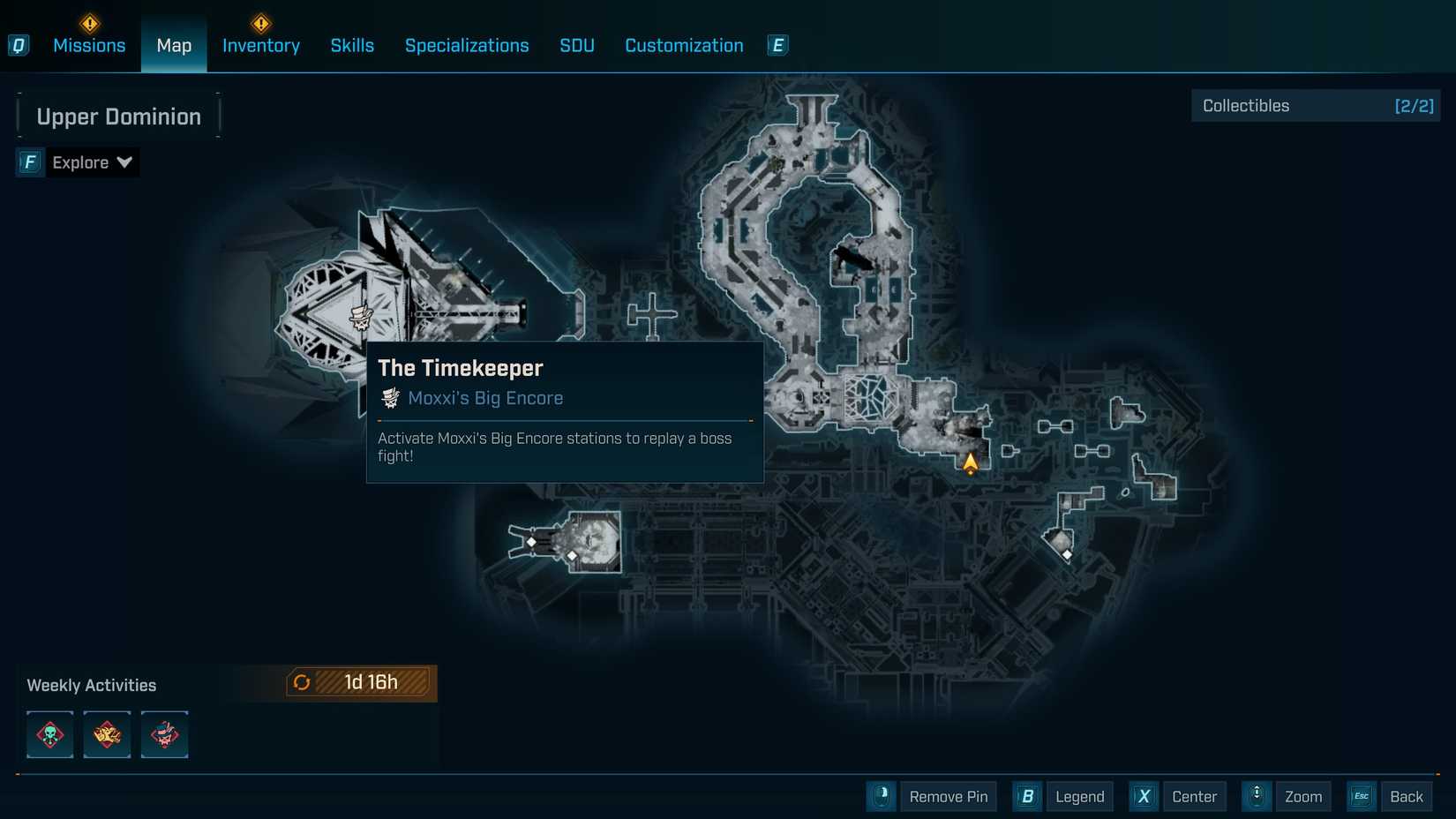Click the Moxxi's Big Encore top-hat map marker
This screenshot has width=1456, height=819.
[x=362, y=318]
